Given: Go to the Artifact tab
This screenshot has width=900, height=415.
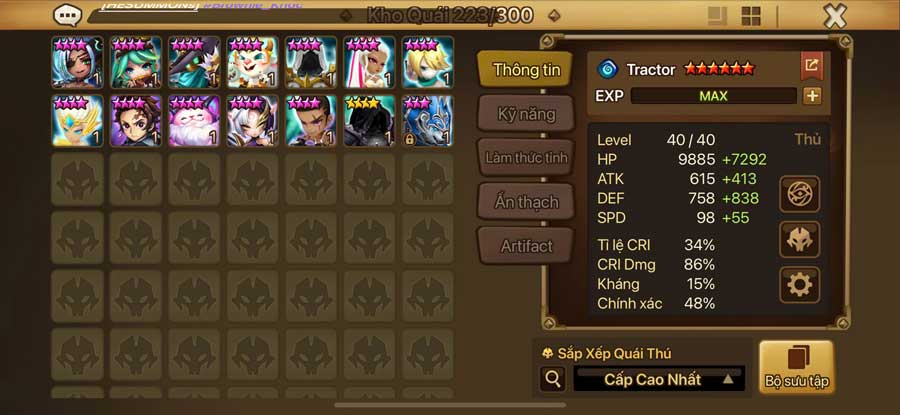Looking at the screenshot, I should point(527,246).
